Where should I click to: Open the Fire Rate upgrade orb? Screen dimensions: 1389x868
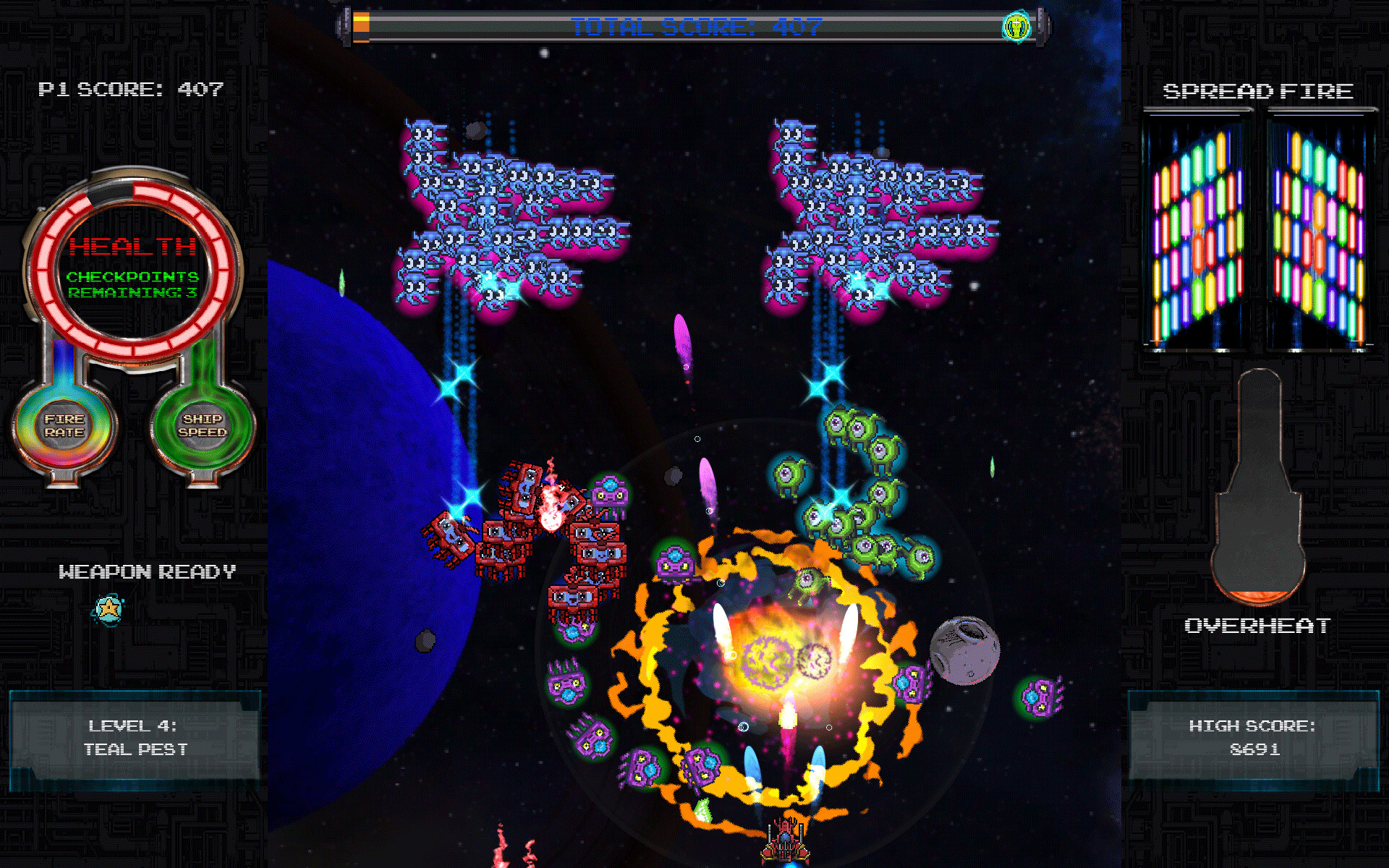coord(67,425)
